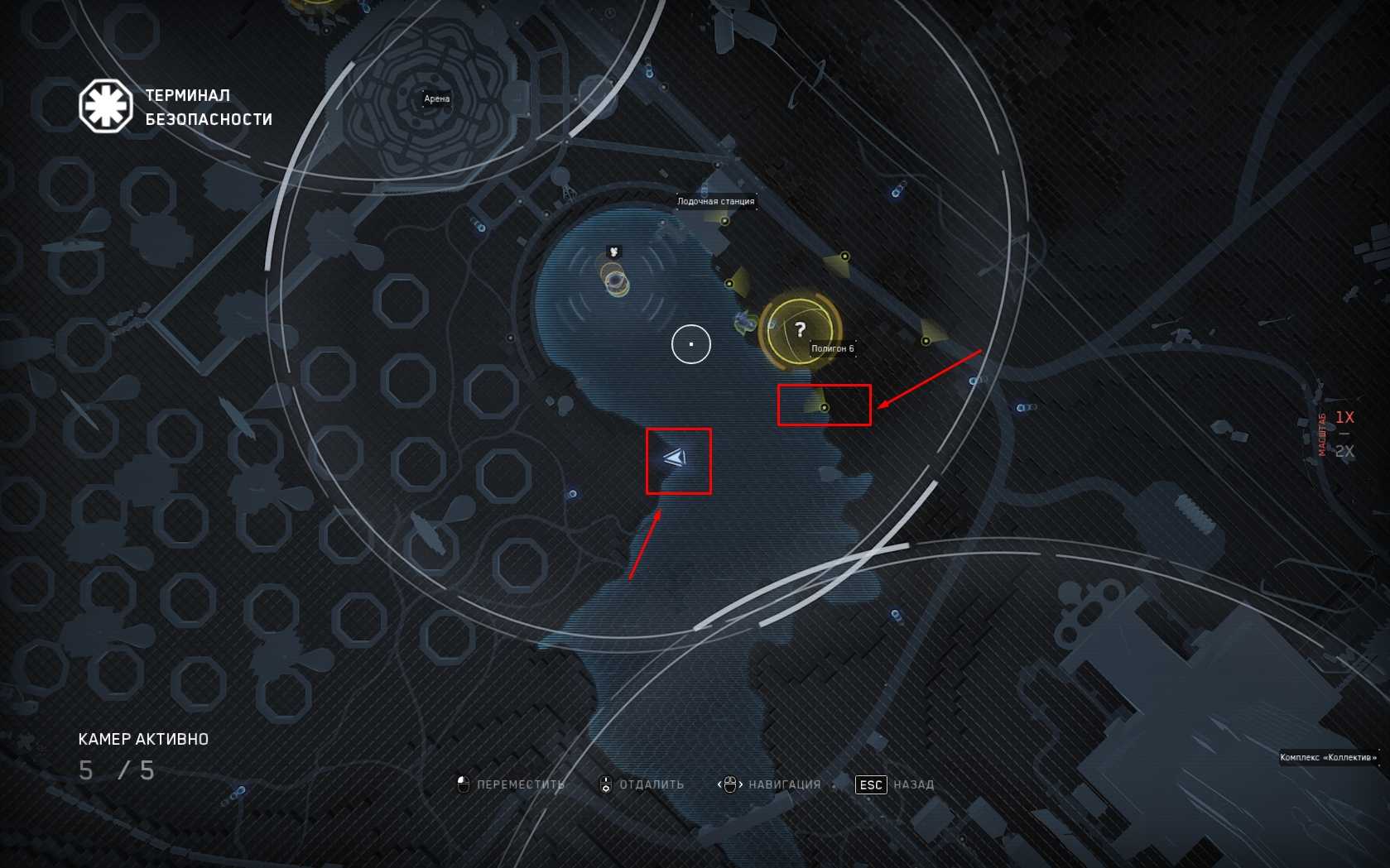Select the small white icon marker above the lake rings
Viewport: 1390px width, 868px height.
(613, 252)
